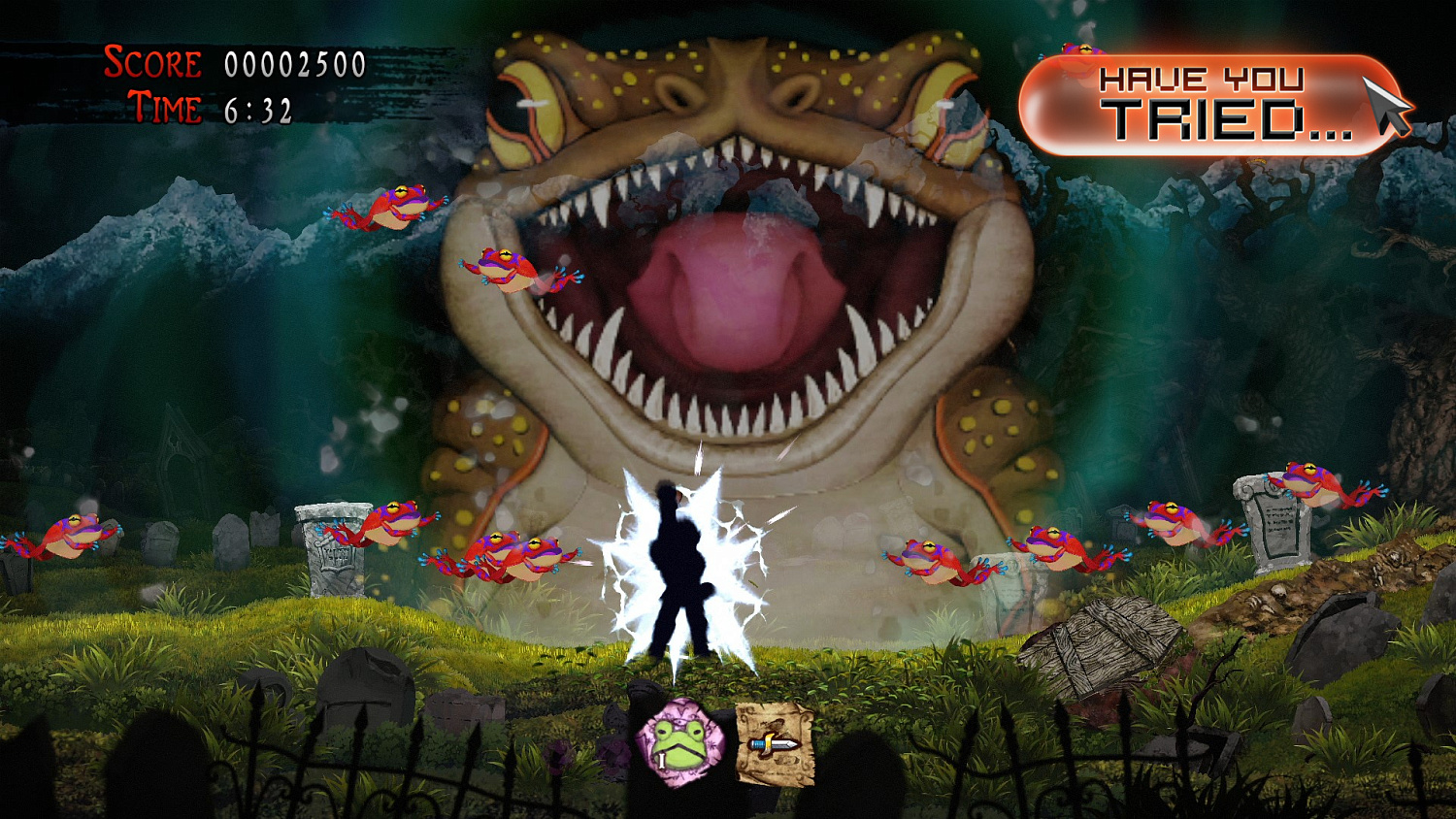Screen dimensions: 1456x819
Task: Click the white cursor arrow overlay
Action: [1386, 103]
